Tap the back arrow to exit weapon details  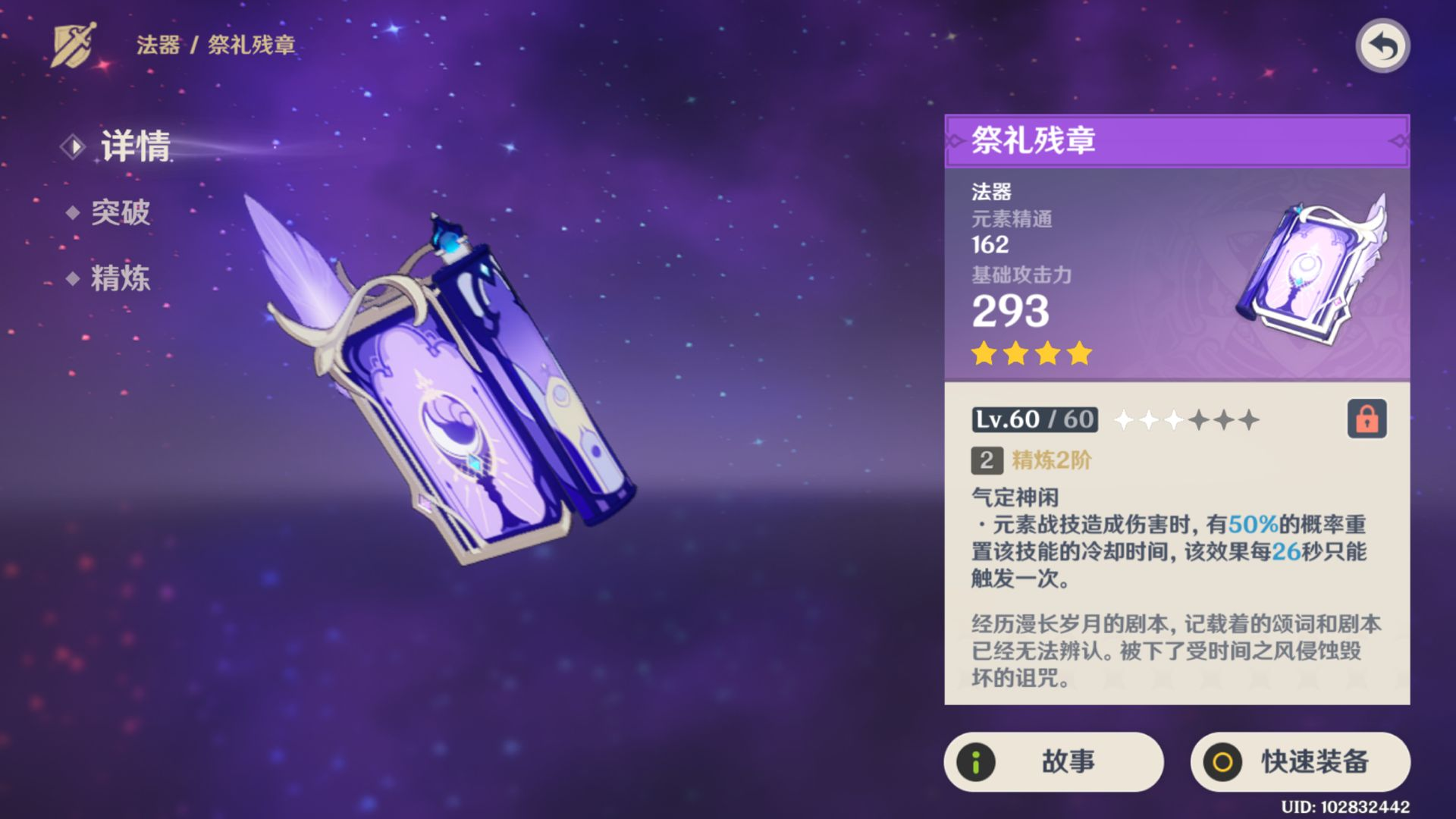[1385, 47]
